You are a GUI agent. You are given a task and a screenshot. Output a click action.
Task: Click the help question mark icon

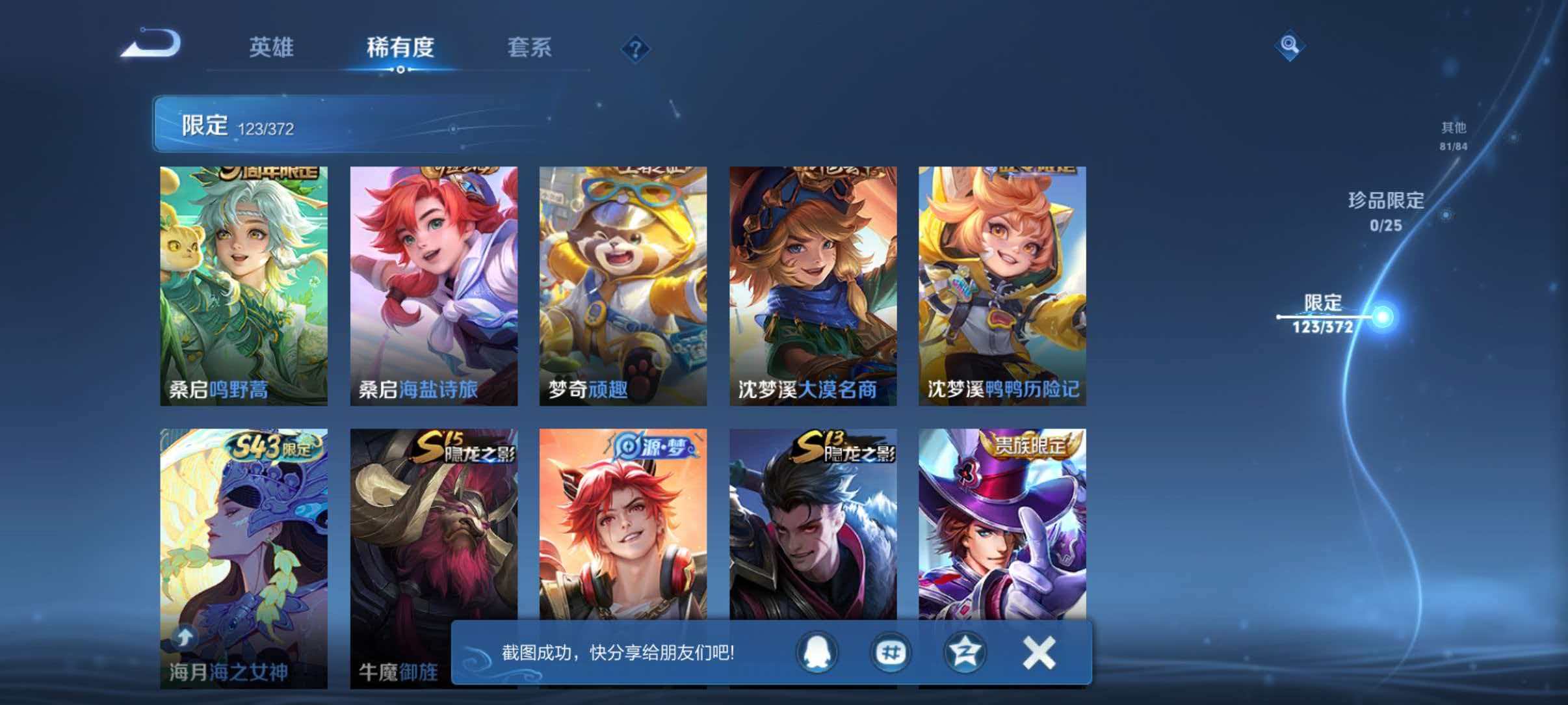[638, 49]
